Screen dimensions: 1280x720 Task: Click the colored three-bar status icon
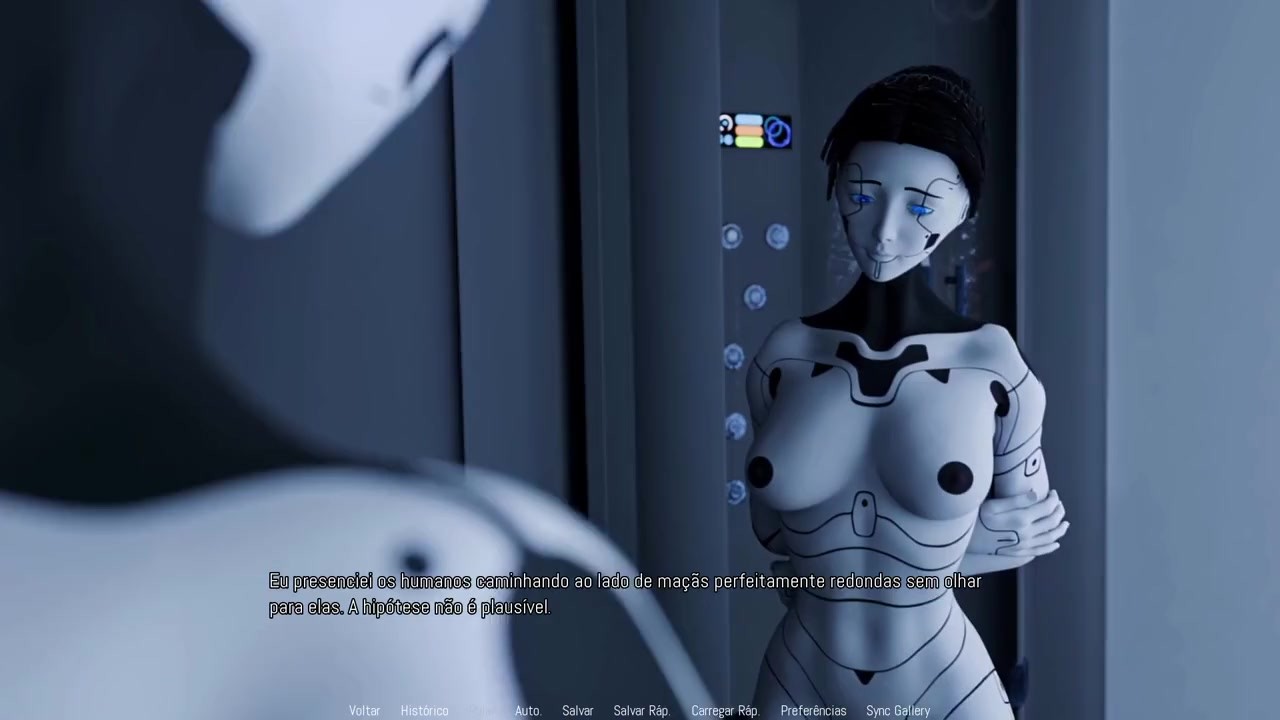(x=748, y=131)
